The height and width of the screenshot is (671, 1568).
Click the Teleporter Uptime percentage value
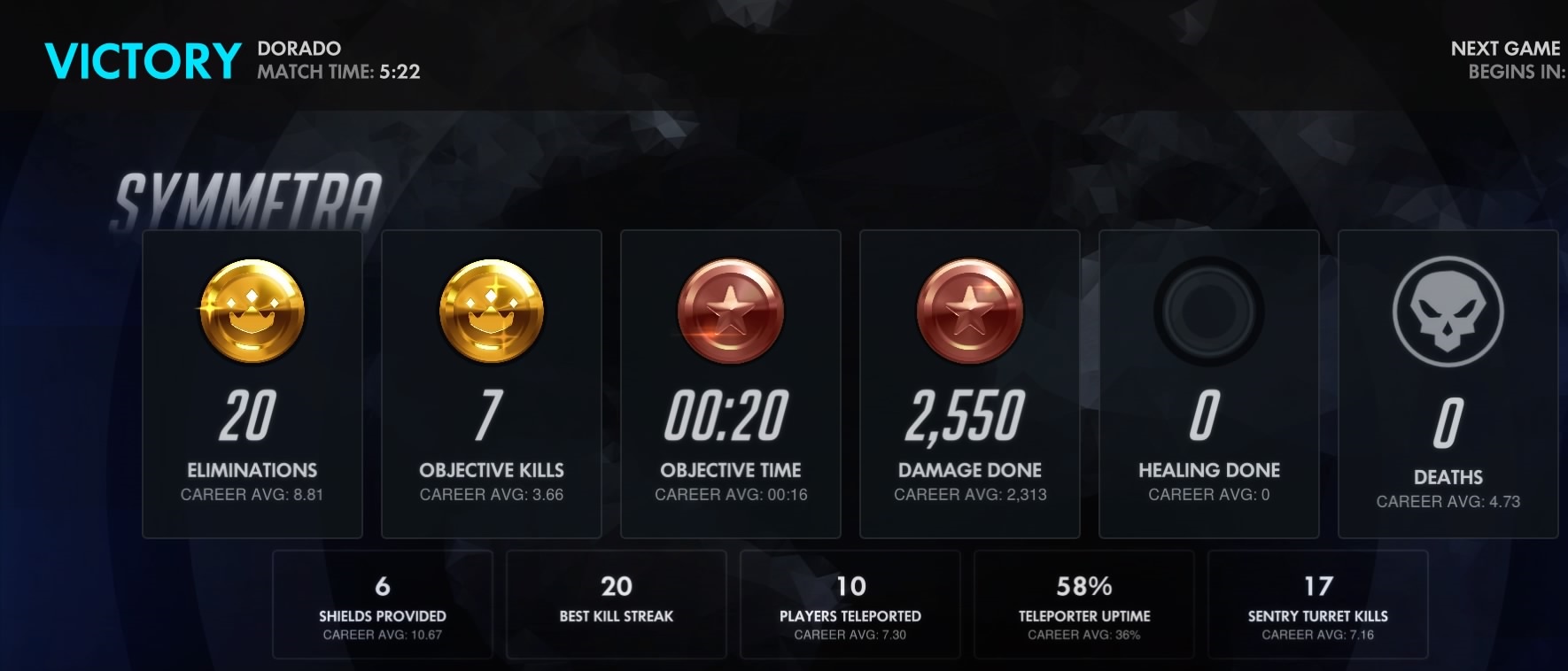pyautogui.click(x=1085, y=586)
